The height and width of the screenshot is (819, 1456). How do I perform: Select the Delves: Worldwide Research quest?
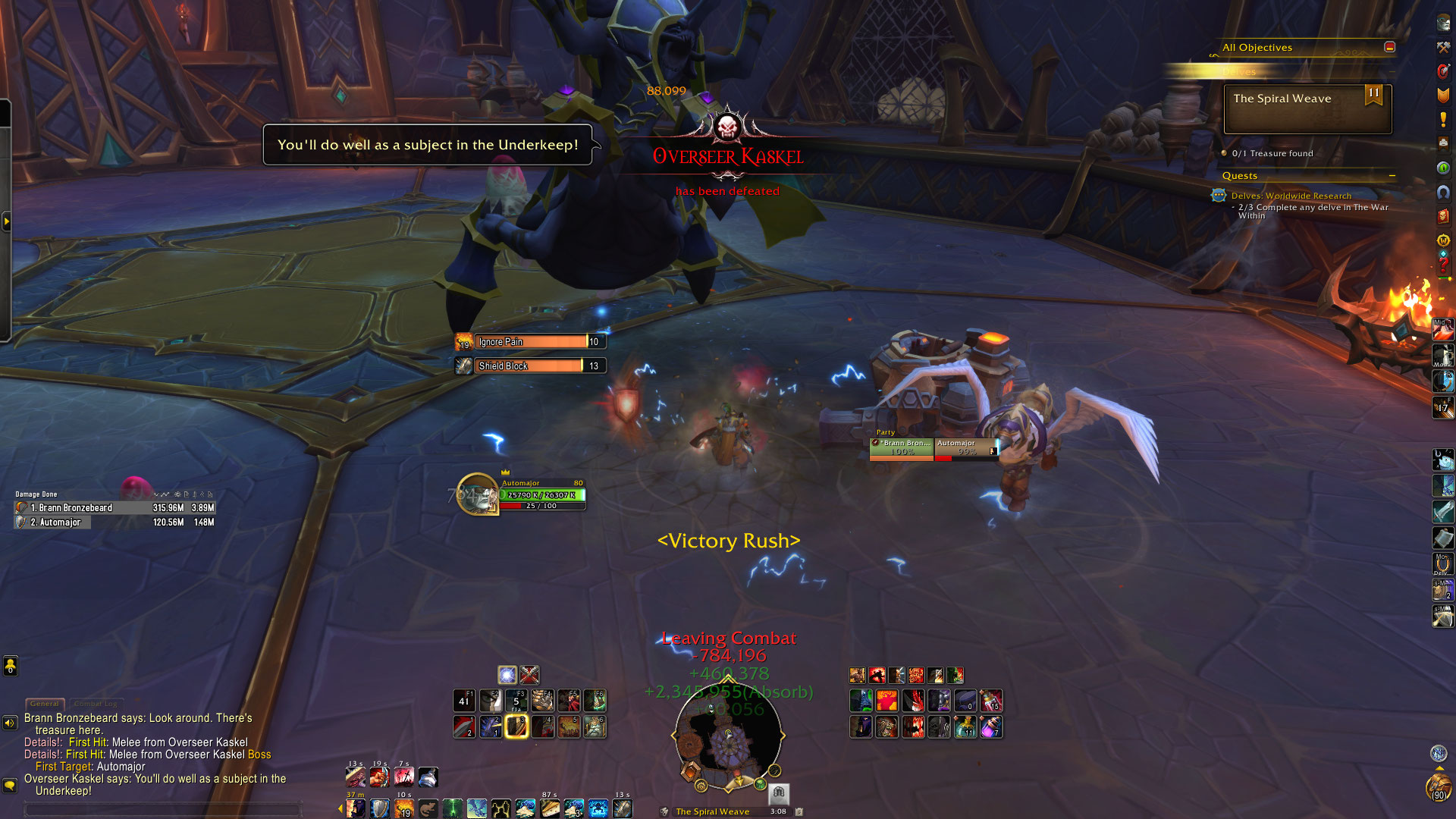(1291, 196)
